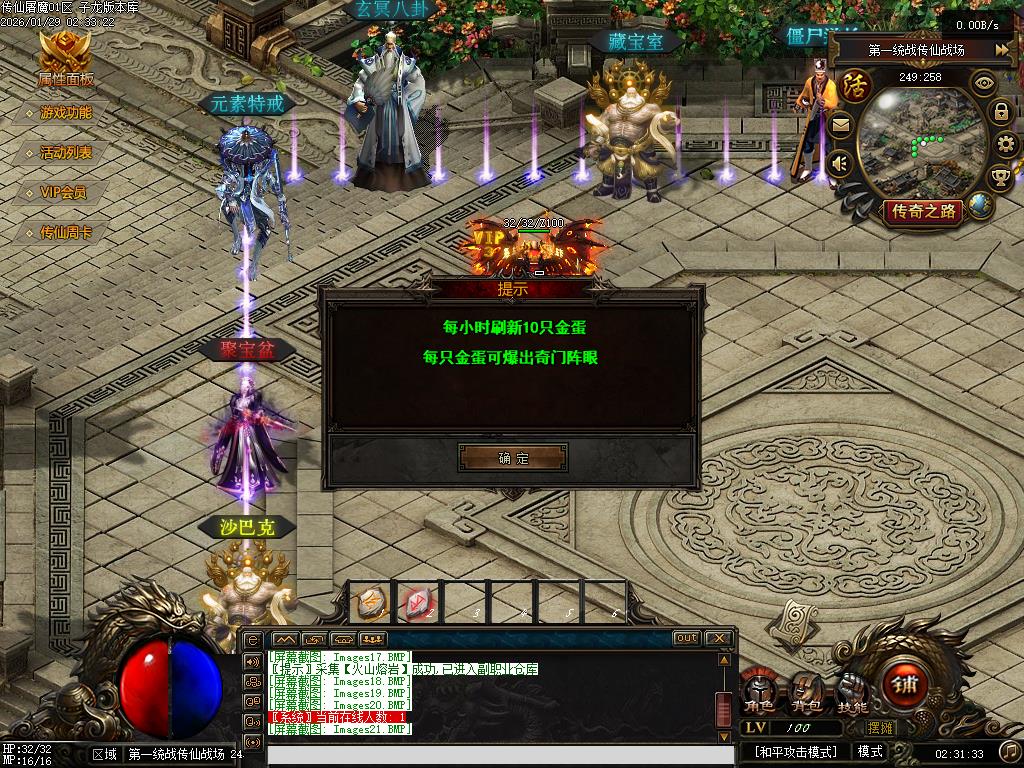Screen dimensions: 1024x768
Task: Toggle the eye visibility icon
Action: pos(985,83)
